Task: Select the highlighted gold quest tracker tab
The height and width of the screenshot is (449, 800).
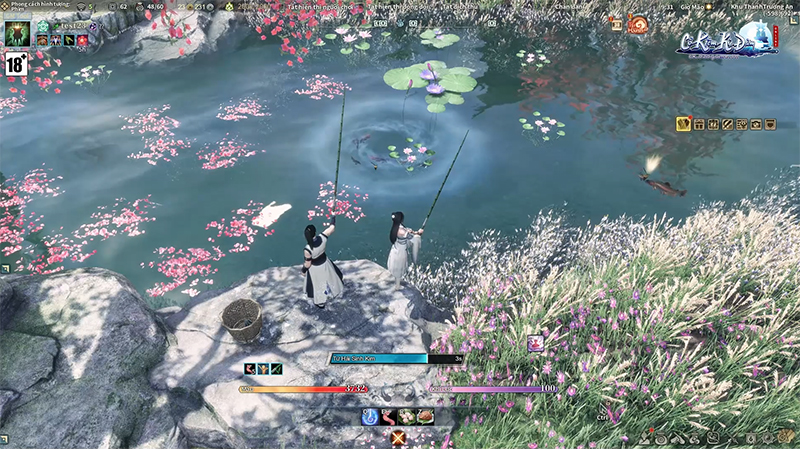Action: click(684, 124)
